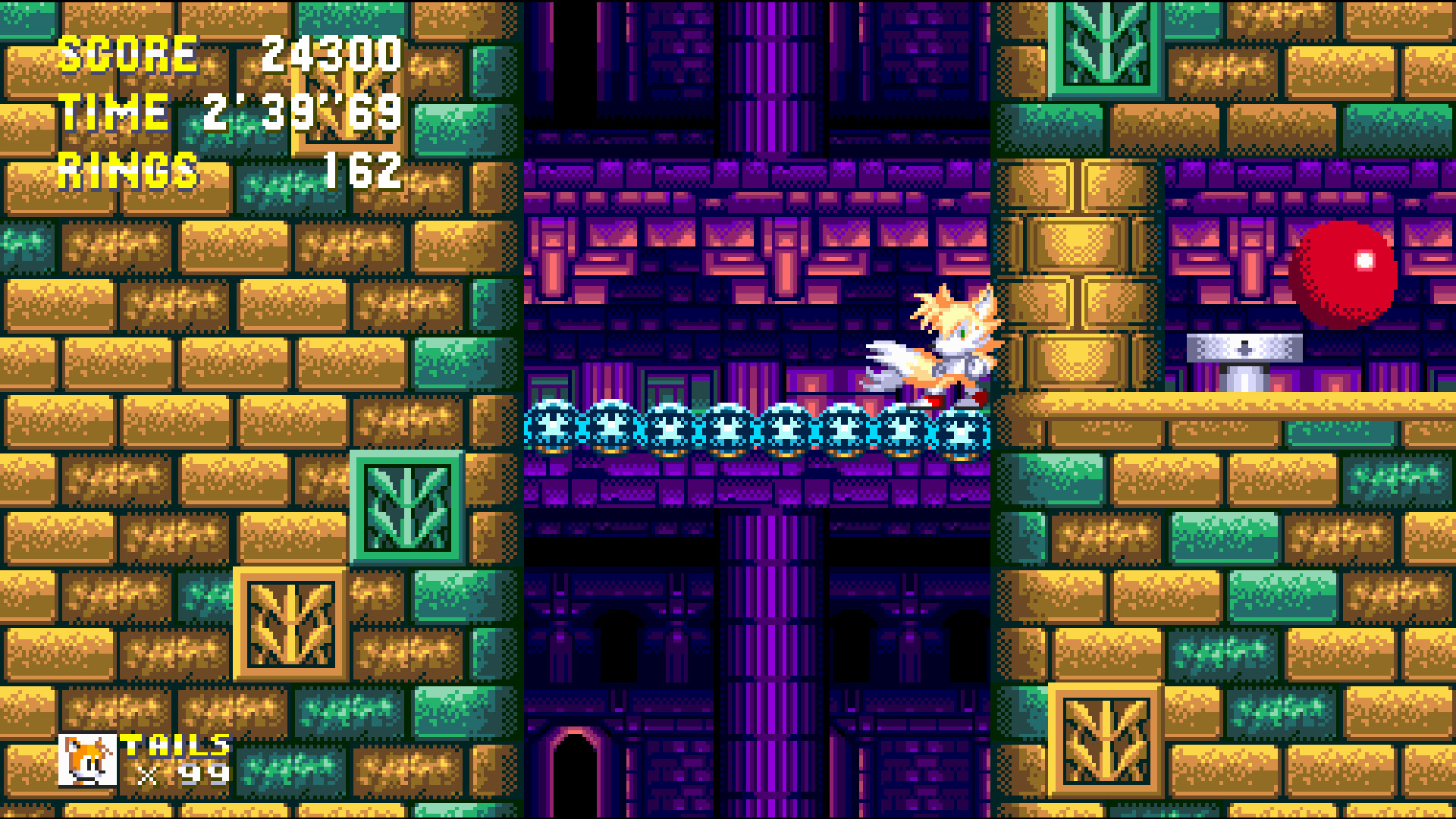Viewport: 1456px width, 819px height.
Task: Click the TAILS name text
Action: tap(174, 745)
